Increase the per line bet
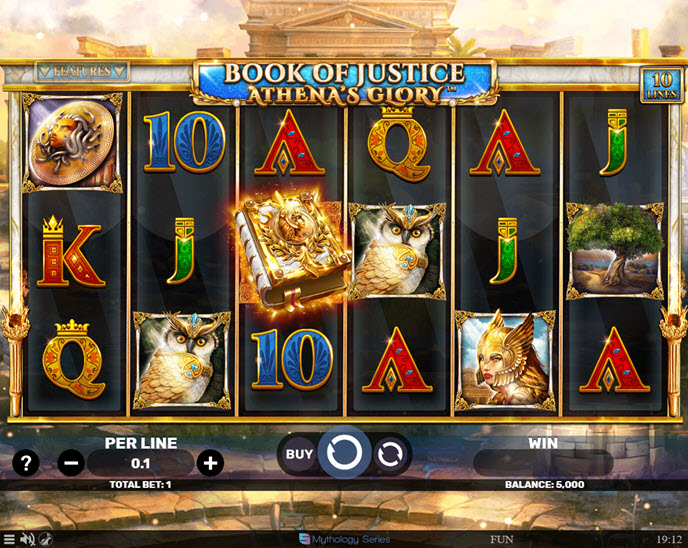 [210, 463]
